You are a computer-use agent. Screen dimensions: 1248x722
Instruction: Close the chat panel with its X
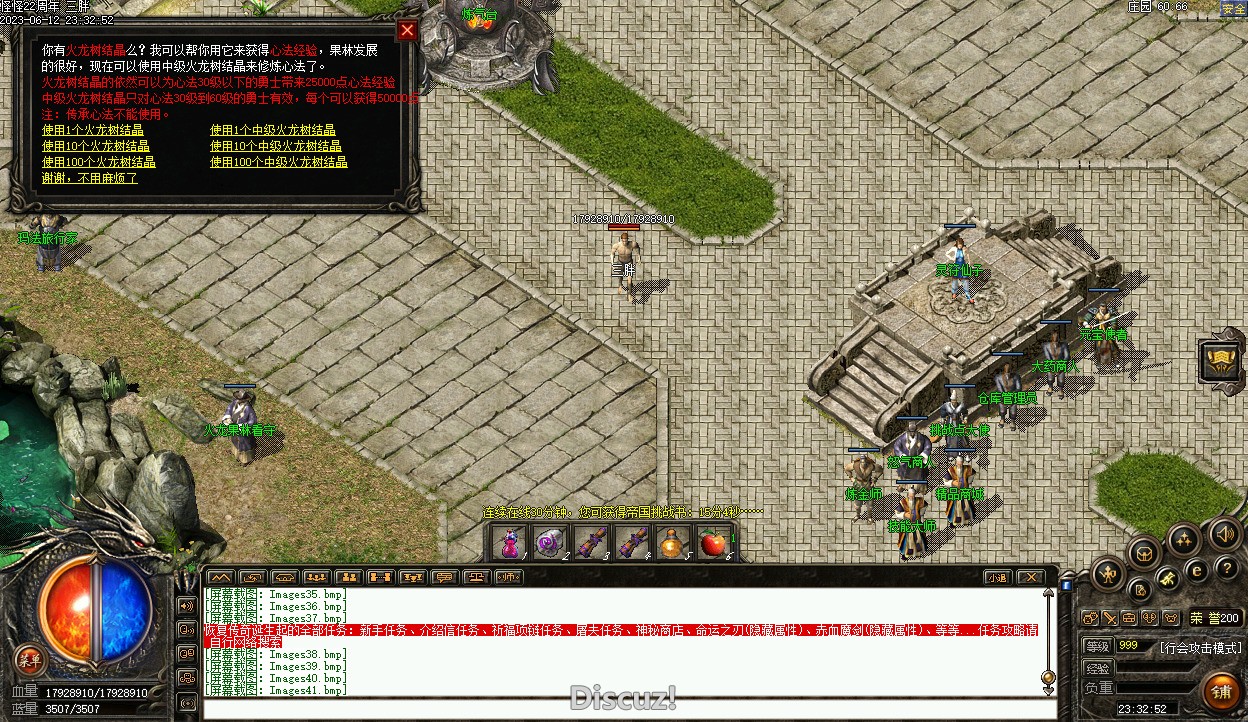coord(1029,577)
